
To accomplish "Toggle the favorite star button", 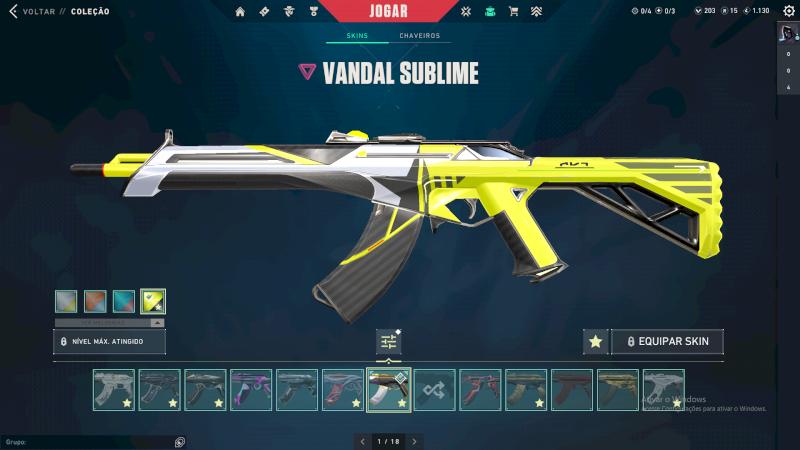I will click(595, 342).
